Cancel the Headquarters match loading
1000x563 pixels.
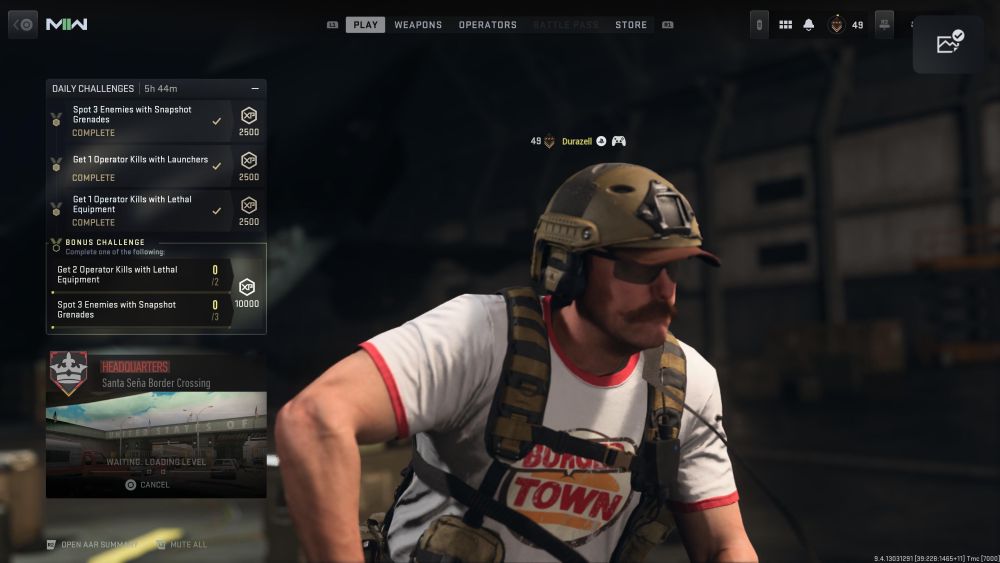point(148,485)
